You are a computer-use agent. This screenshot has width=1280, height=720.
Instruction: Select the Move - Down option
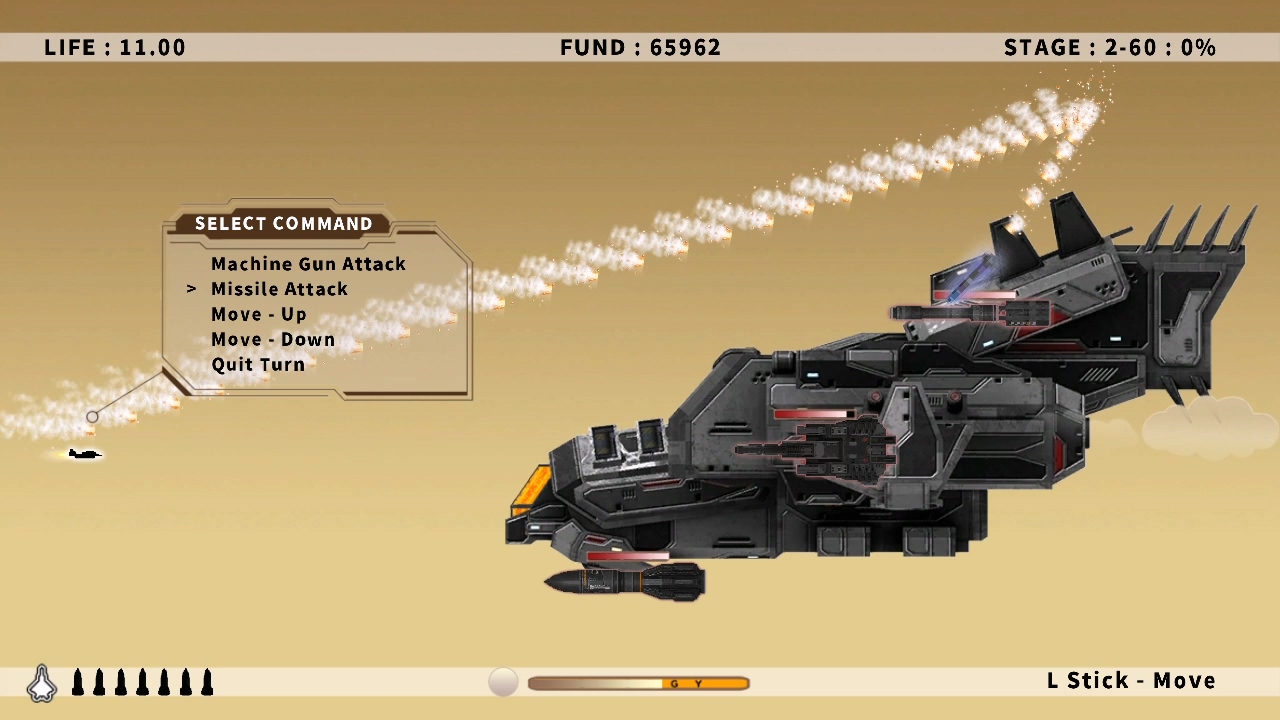(x=272, y=339)
